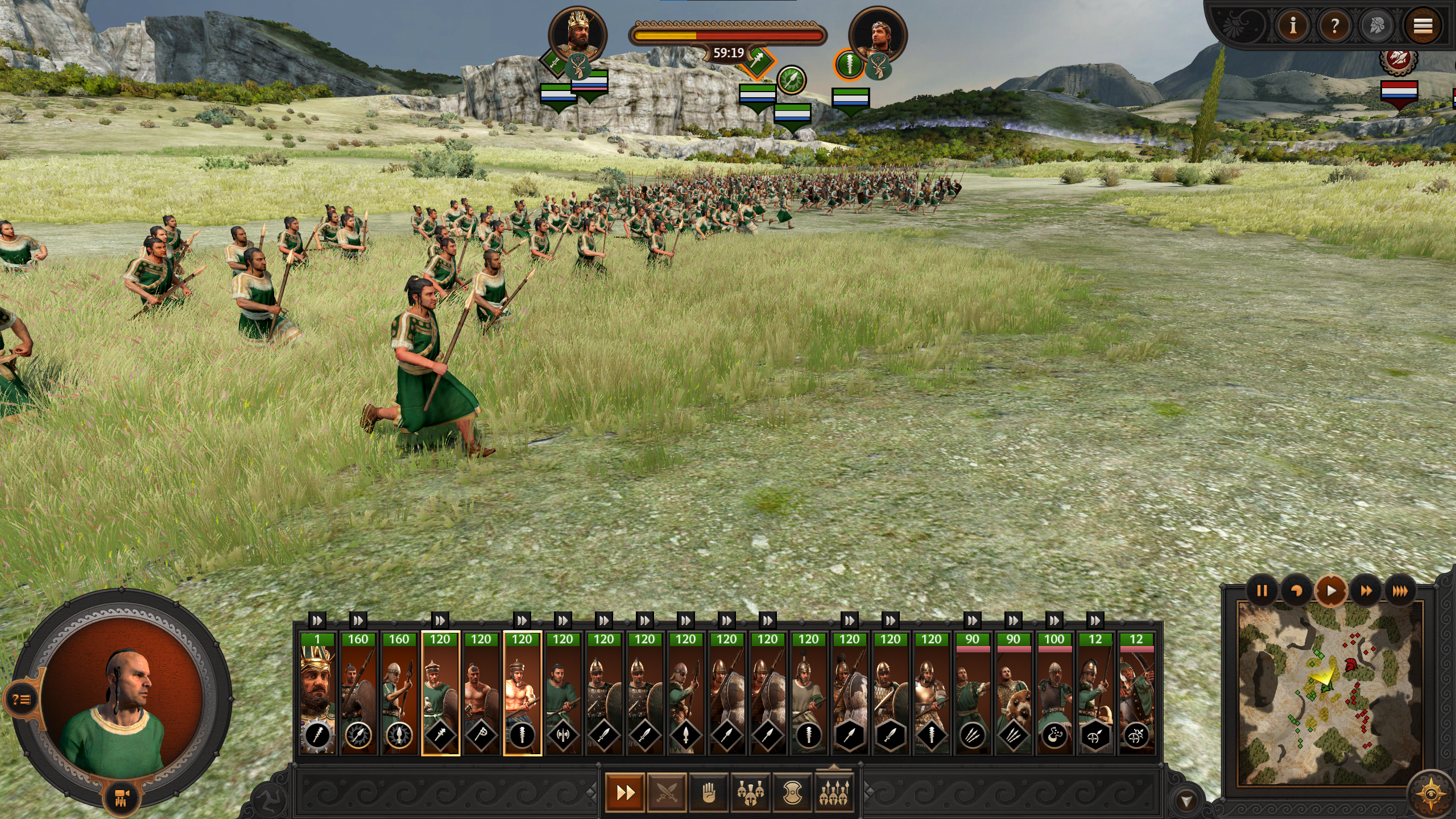
Task: Activate the crossed swords melee button
Action: coord(667,792)
